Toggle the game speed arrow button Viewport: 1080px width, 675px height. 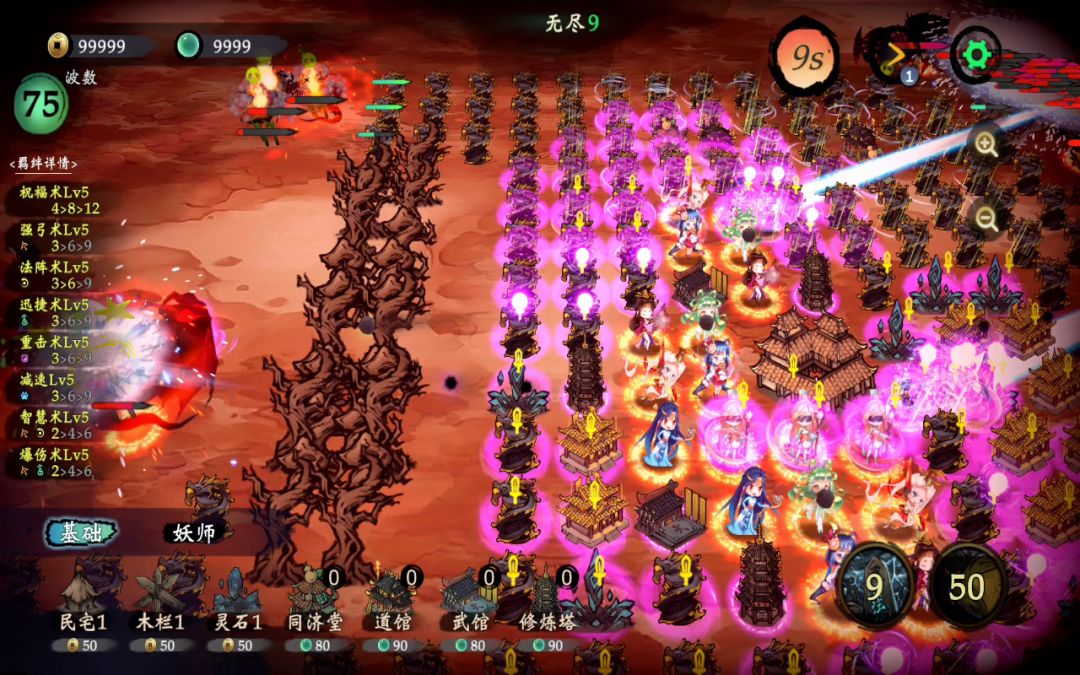click(892, 56)
